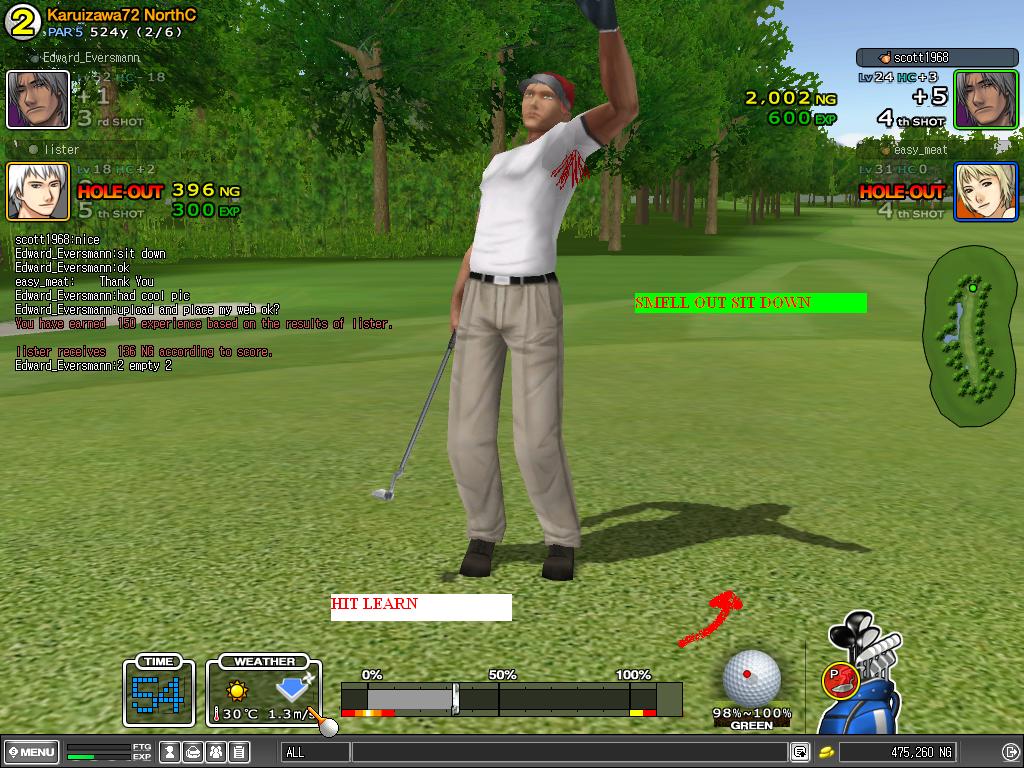
Task: Select the ALL chat channel selector
Action: point(314,752)
